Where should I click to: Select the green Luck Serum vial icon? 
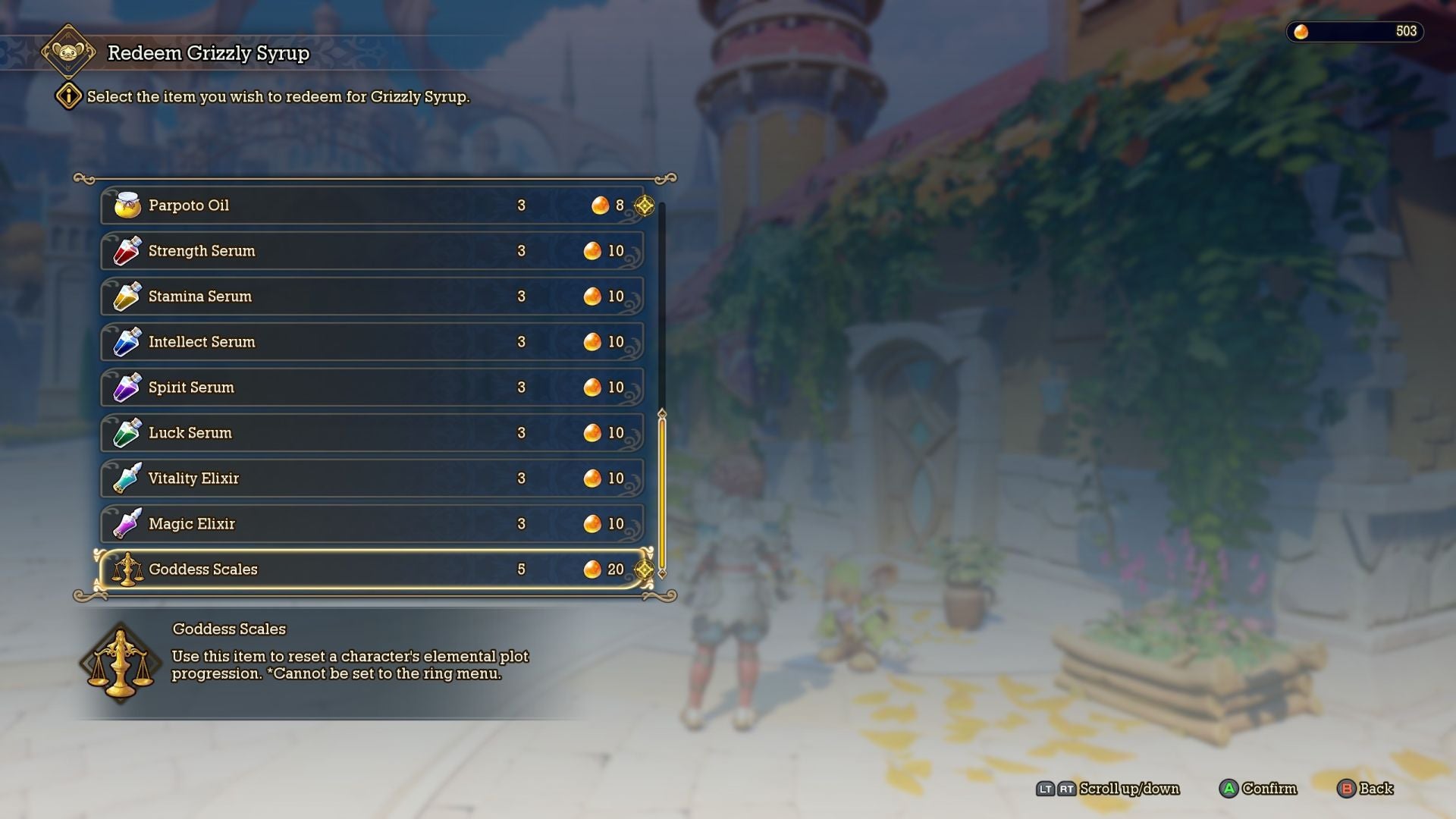coord(127,432)
